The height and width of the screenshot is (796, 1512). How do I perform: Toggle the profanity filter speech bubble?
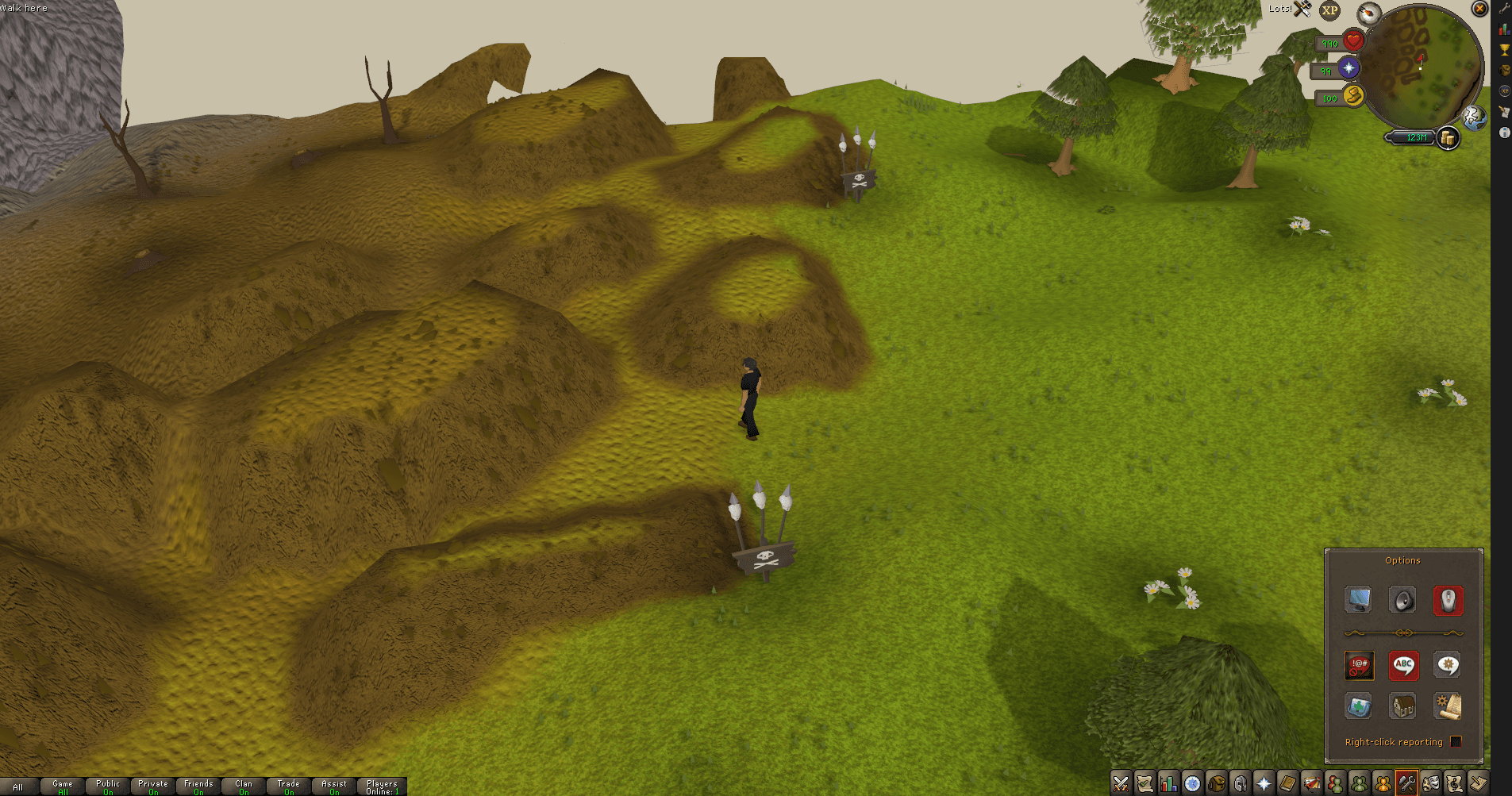click(x=1359, y=665)
